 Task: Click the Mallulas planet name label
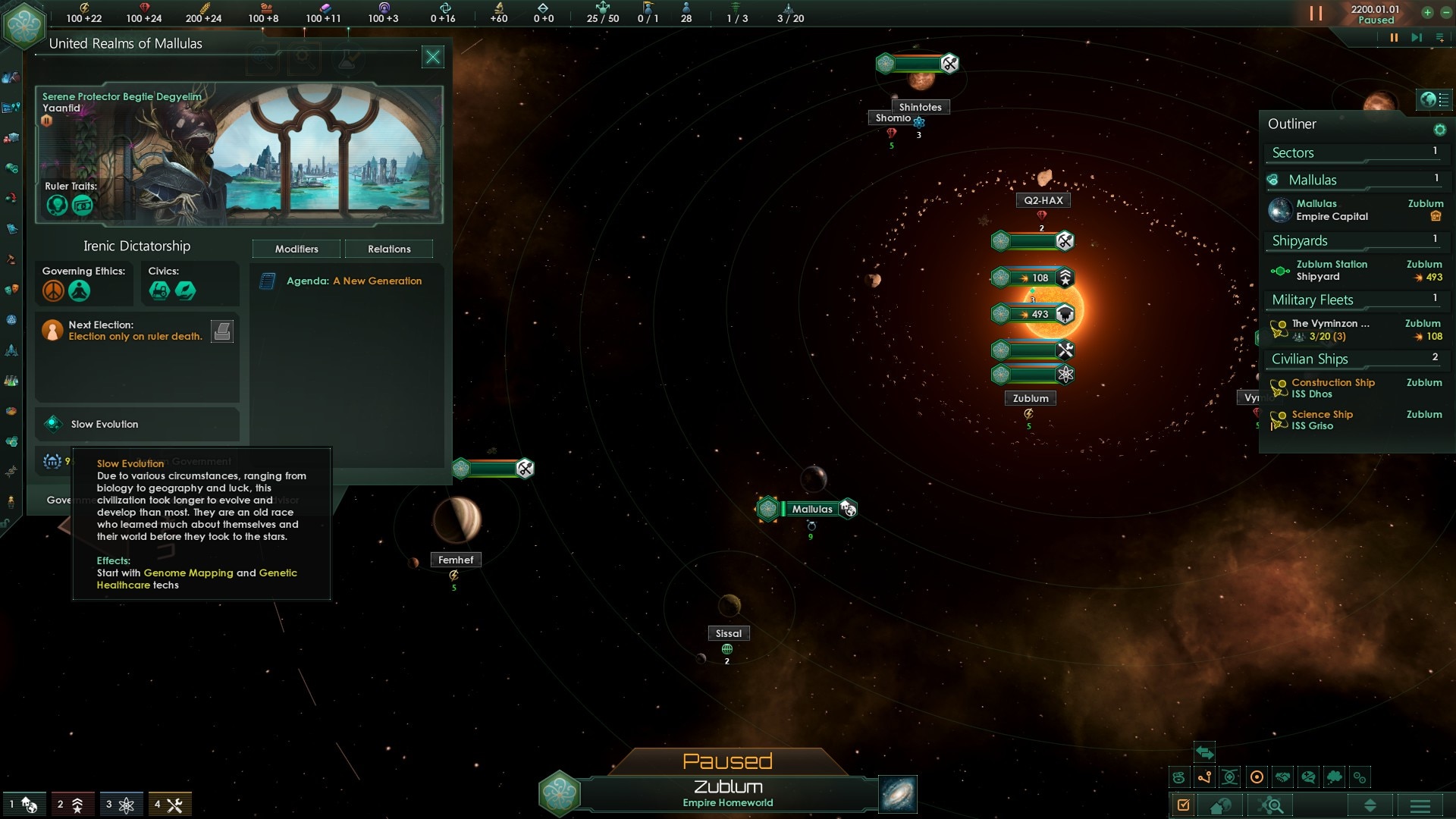tap(811, 509)
